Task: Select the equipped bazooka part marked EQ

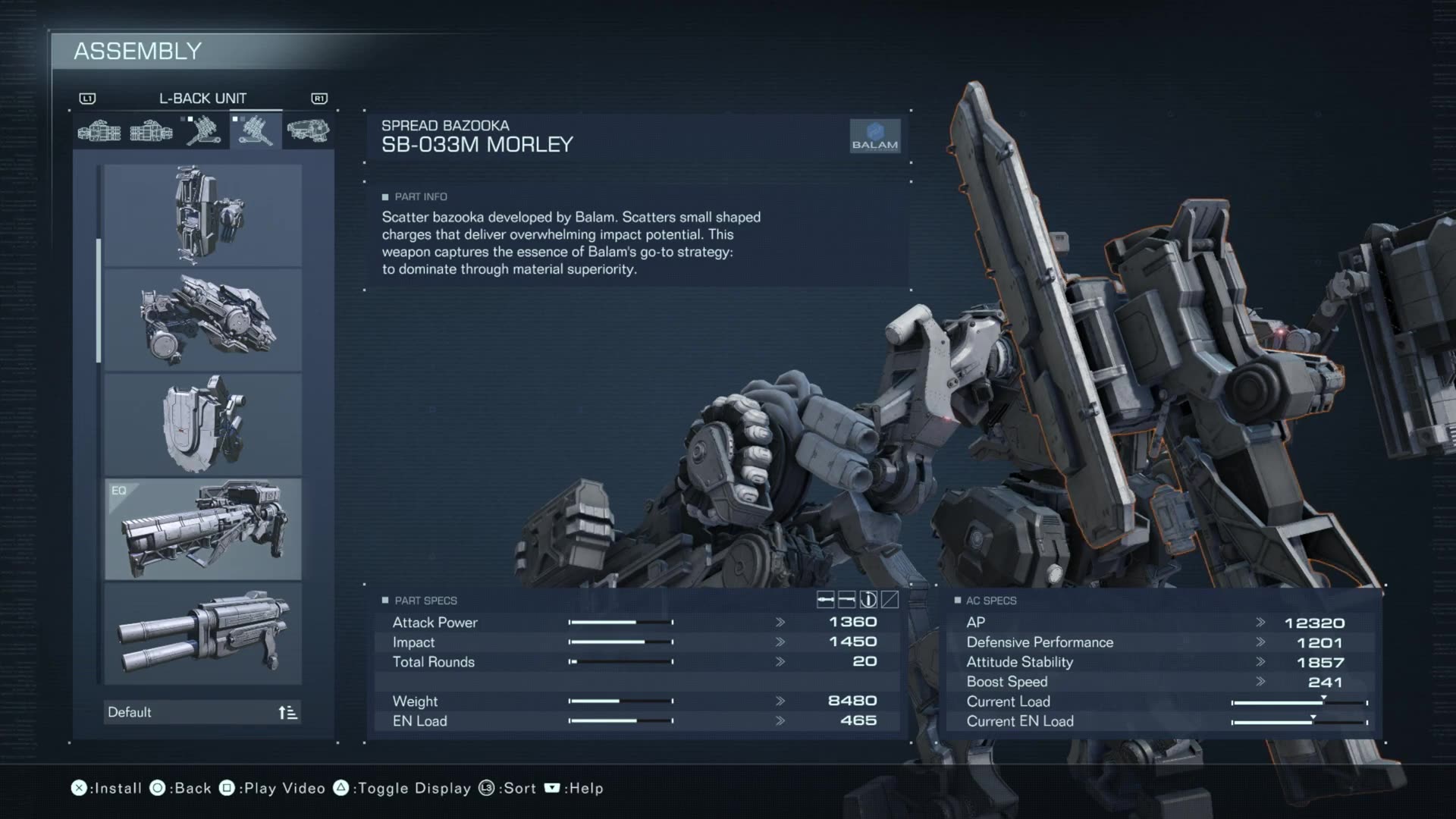Action: [203, 529]
